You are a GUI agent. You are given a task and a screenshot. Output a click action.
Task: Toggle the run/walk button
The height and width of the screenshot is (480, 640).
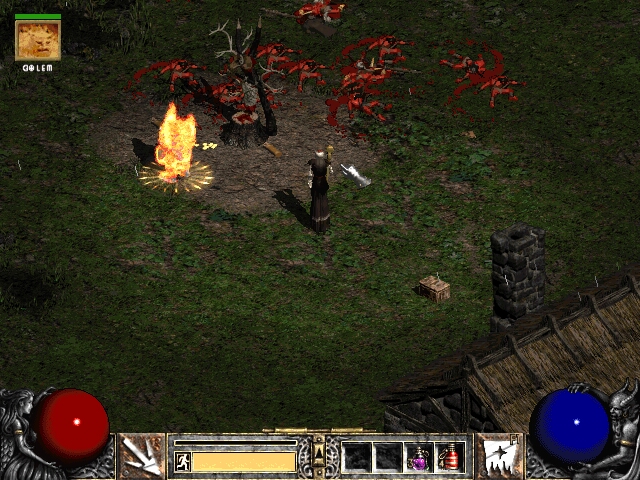(x=183, y=461)
